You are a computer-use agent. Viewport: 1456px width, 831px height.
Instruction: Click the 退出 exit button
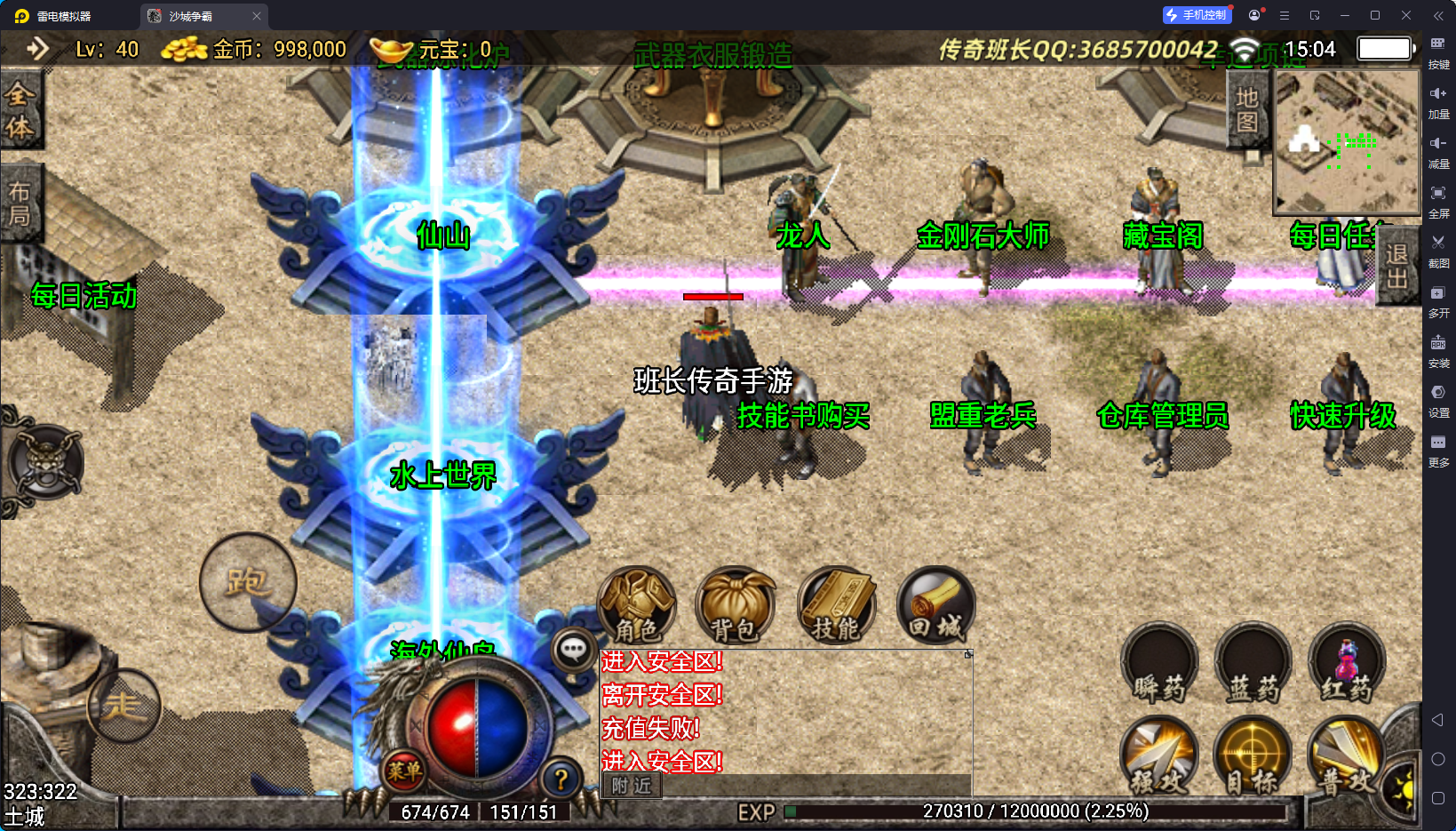(x=1396, y=266)
